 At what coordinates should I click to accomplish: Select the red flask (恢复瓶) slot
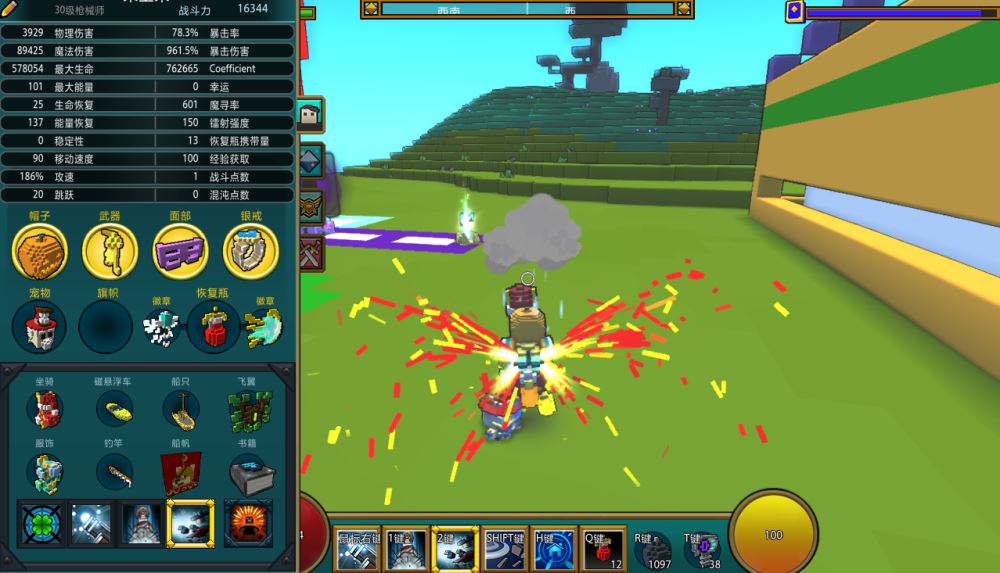212,327
